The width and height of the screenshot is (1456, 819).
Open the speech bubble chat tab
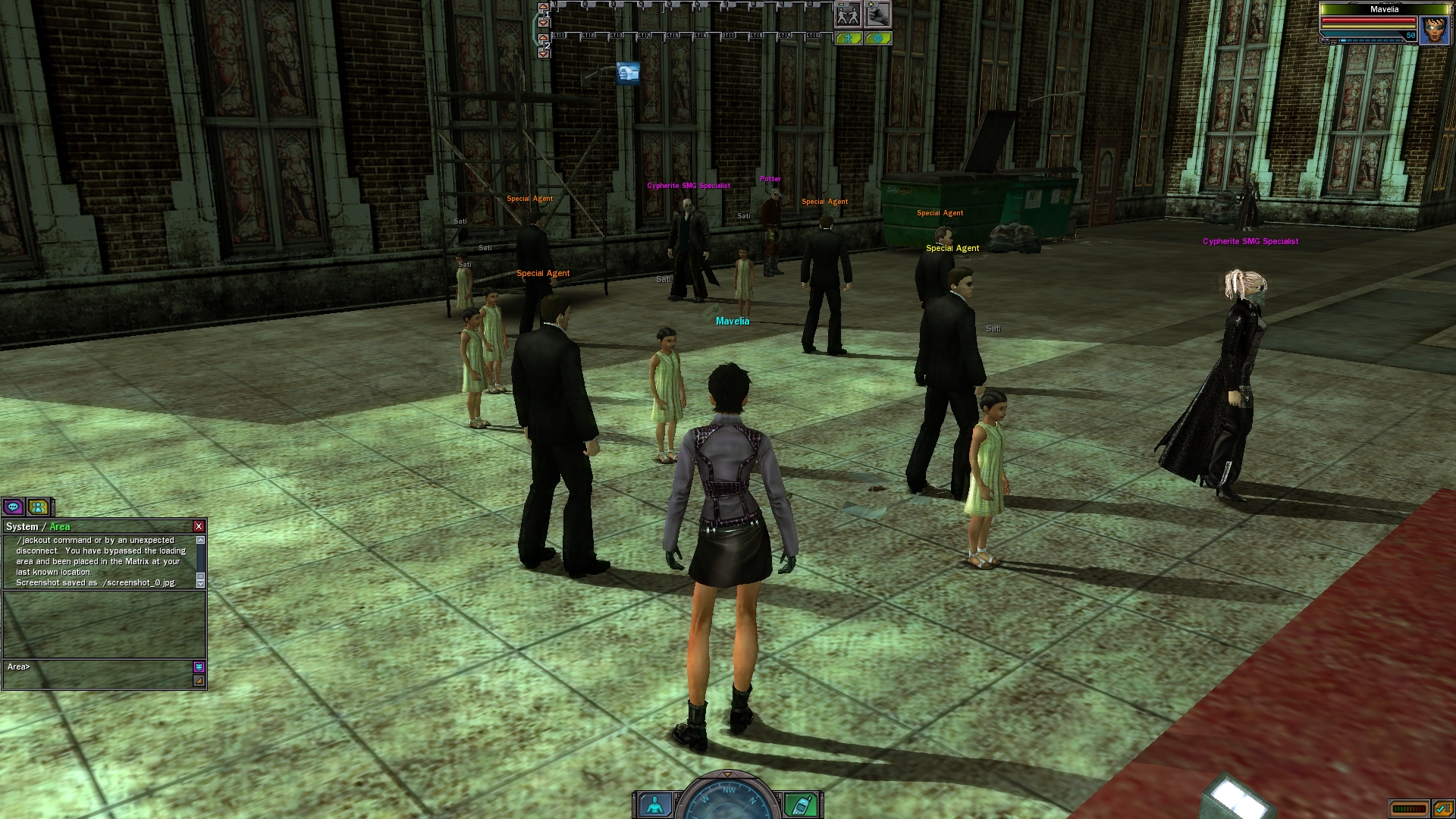pos(13,507)
